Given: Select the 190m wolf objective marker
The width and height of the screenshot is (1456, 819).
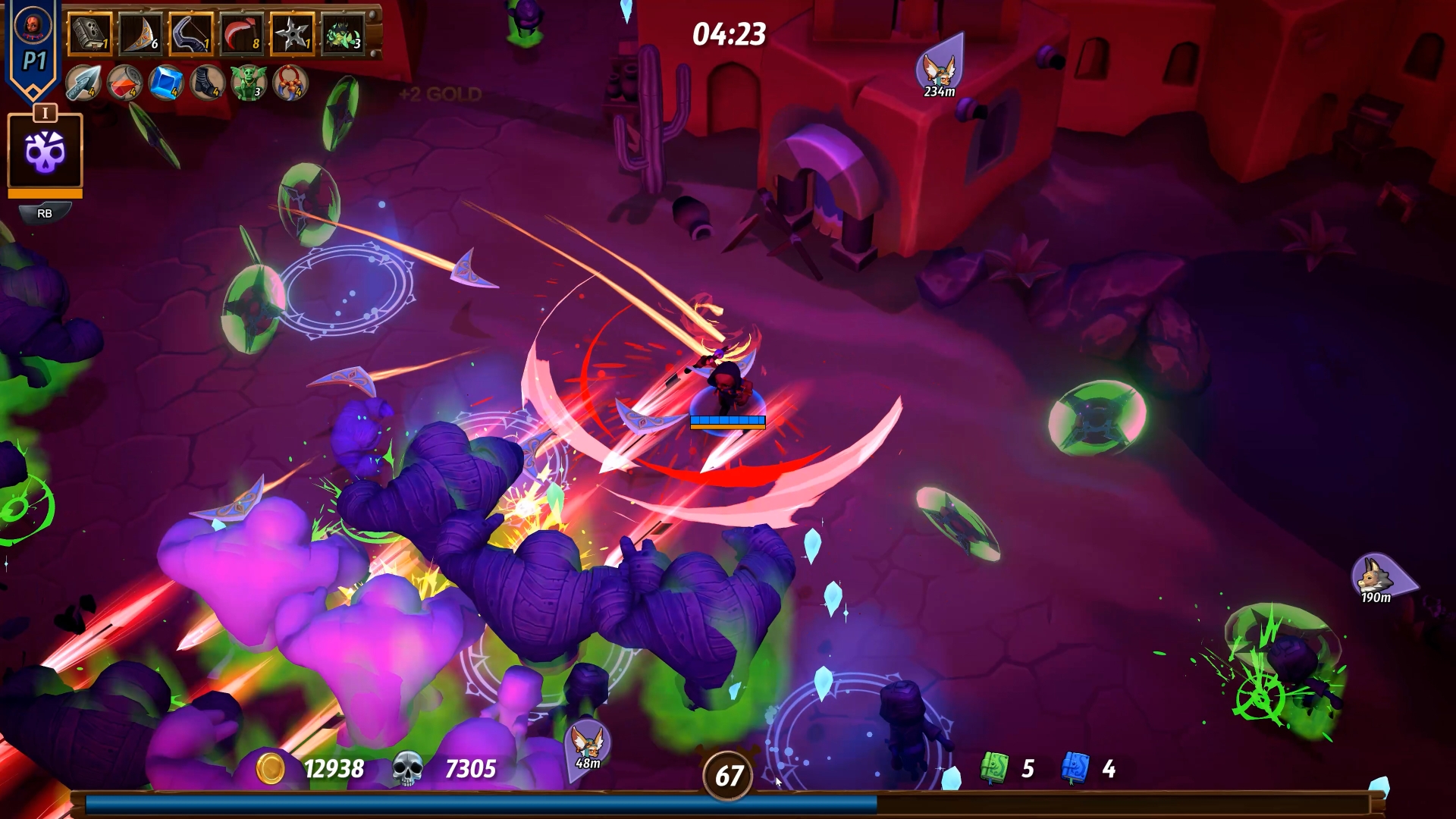Looking at the screenshot, I should coord(1375,577).
